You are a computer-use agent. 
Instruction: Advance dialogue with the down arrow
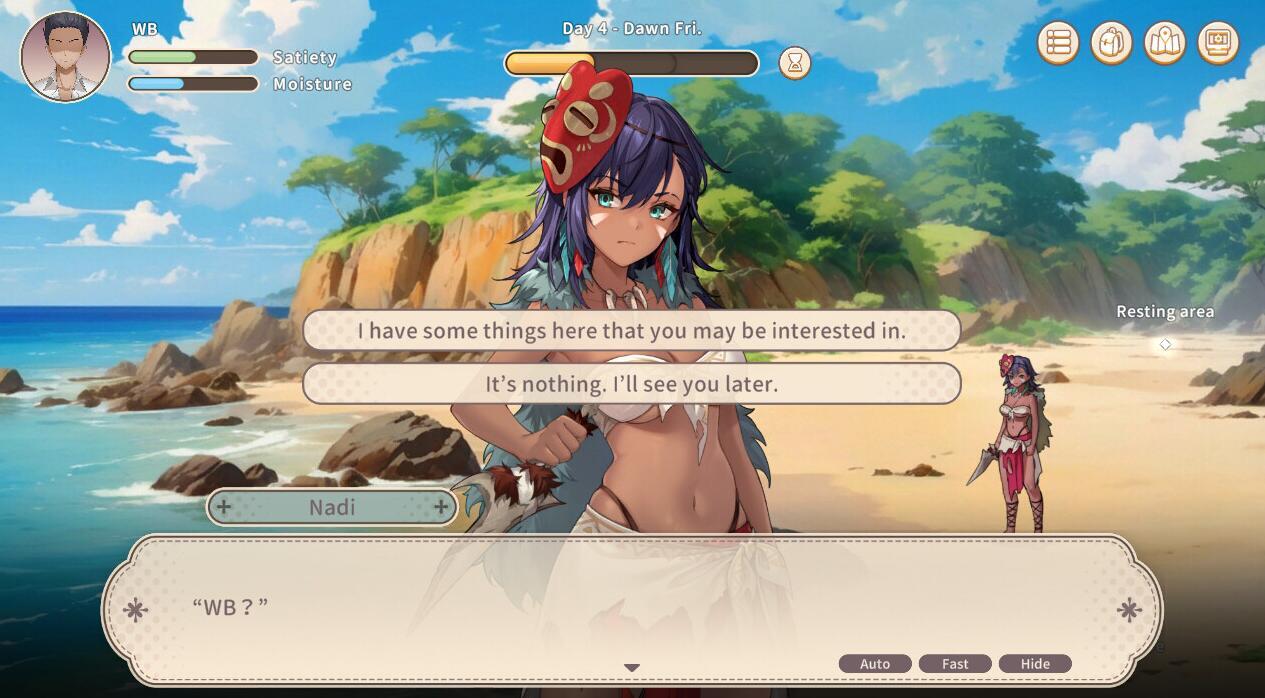(x=632, y=668)
